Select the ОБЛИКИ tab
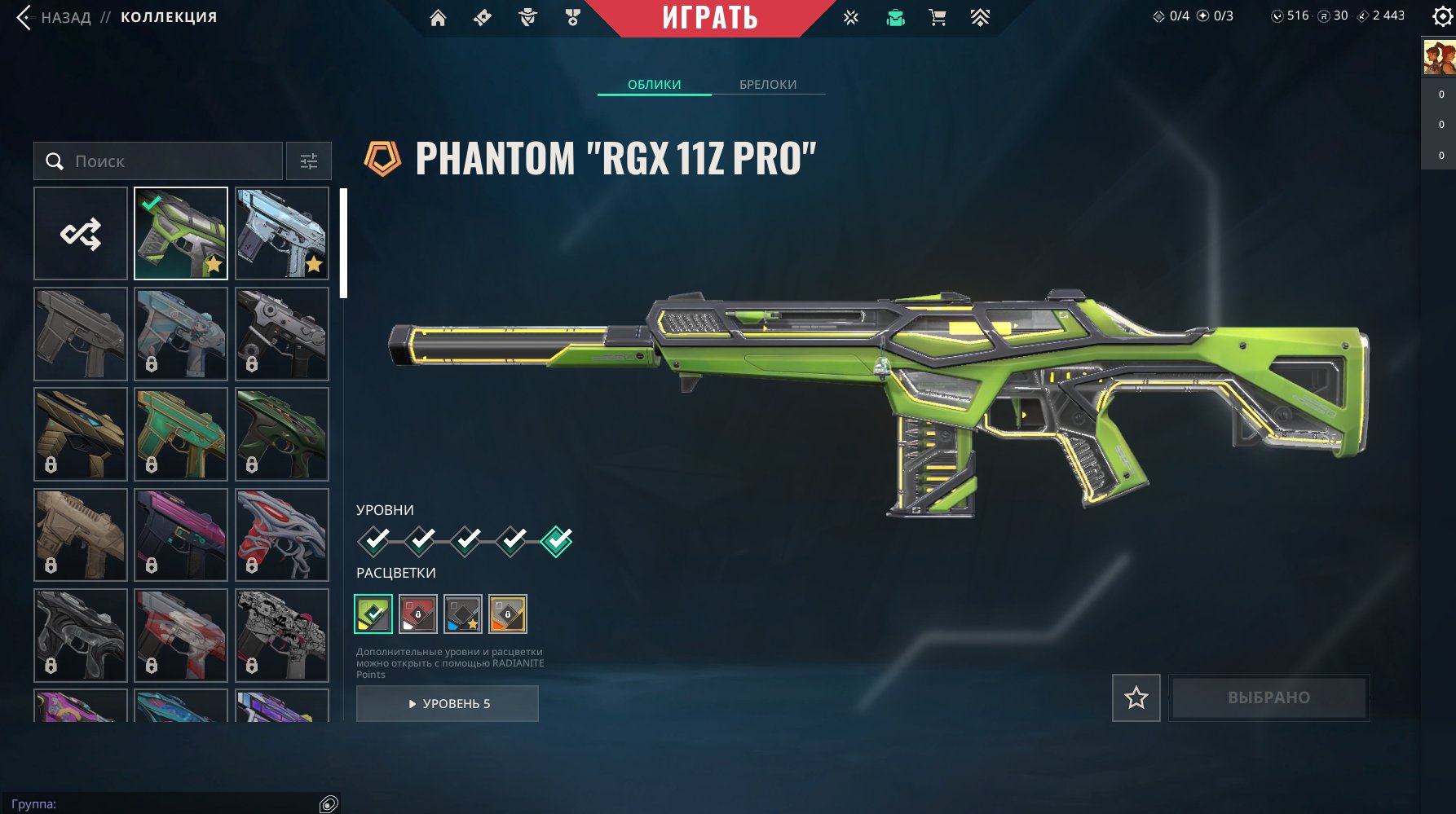 [x=654, y=85]
